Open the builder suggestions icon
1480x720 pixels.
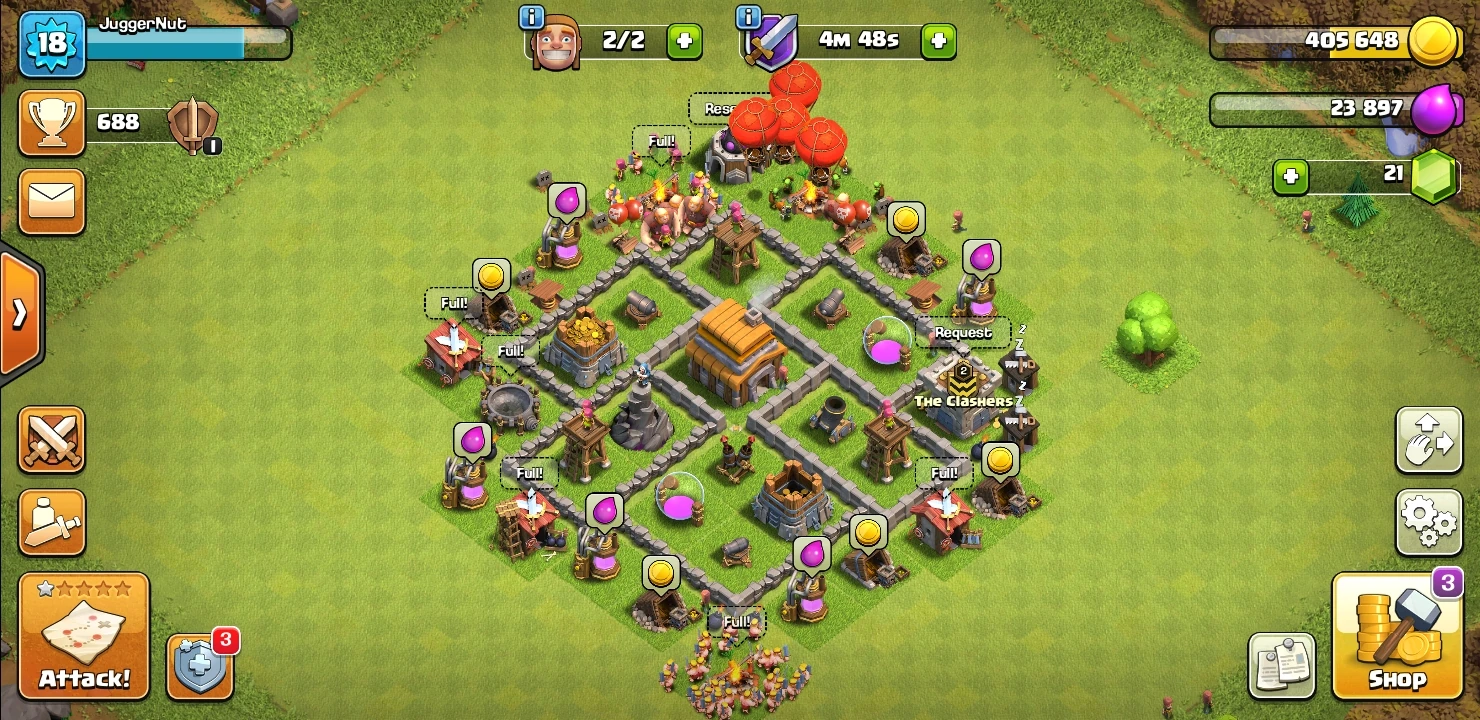tap(51, 522)
